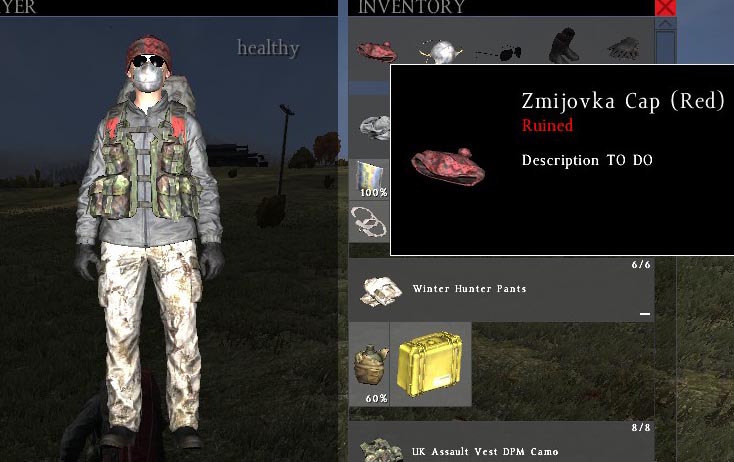Collapse the Winter Hunter Pants container
734x462 pixels.
(645, 313)
